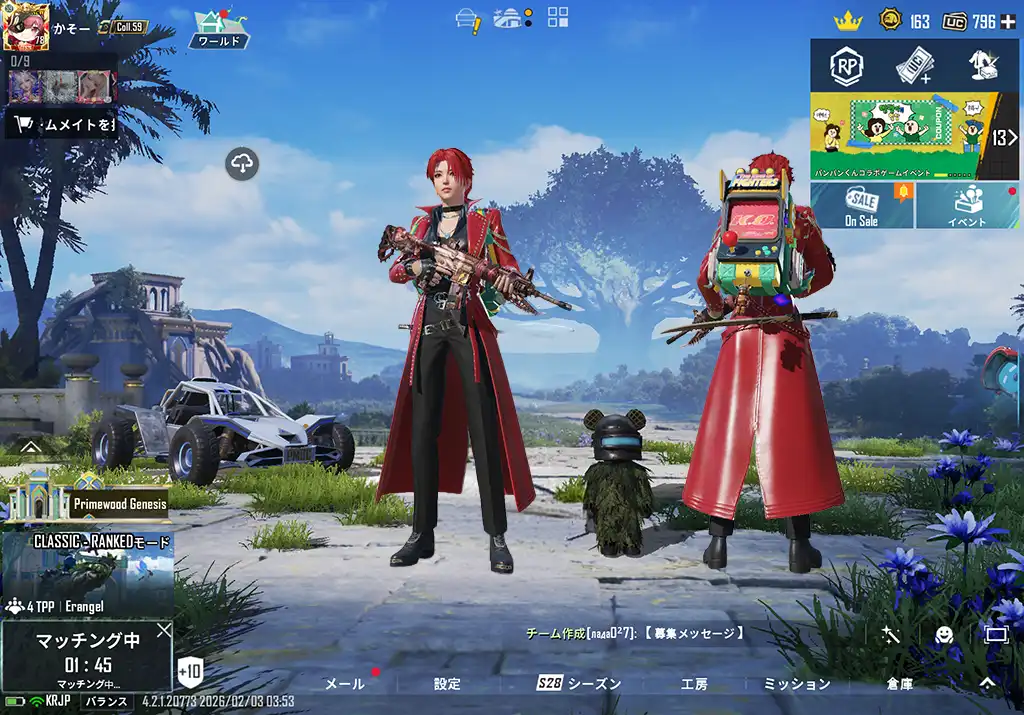The height and width of the screenshot is (715, 1024).
Task: Open the S28 シーズン season menu
Action: (x=579, y=684)
